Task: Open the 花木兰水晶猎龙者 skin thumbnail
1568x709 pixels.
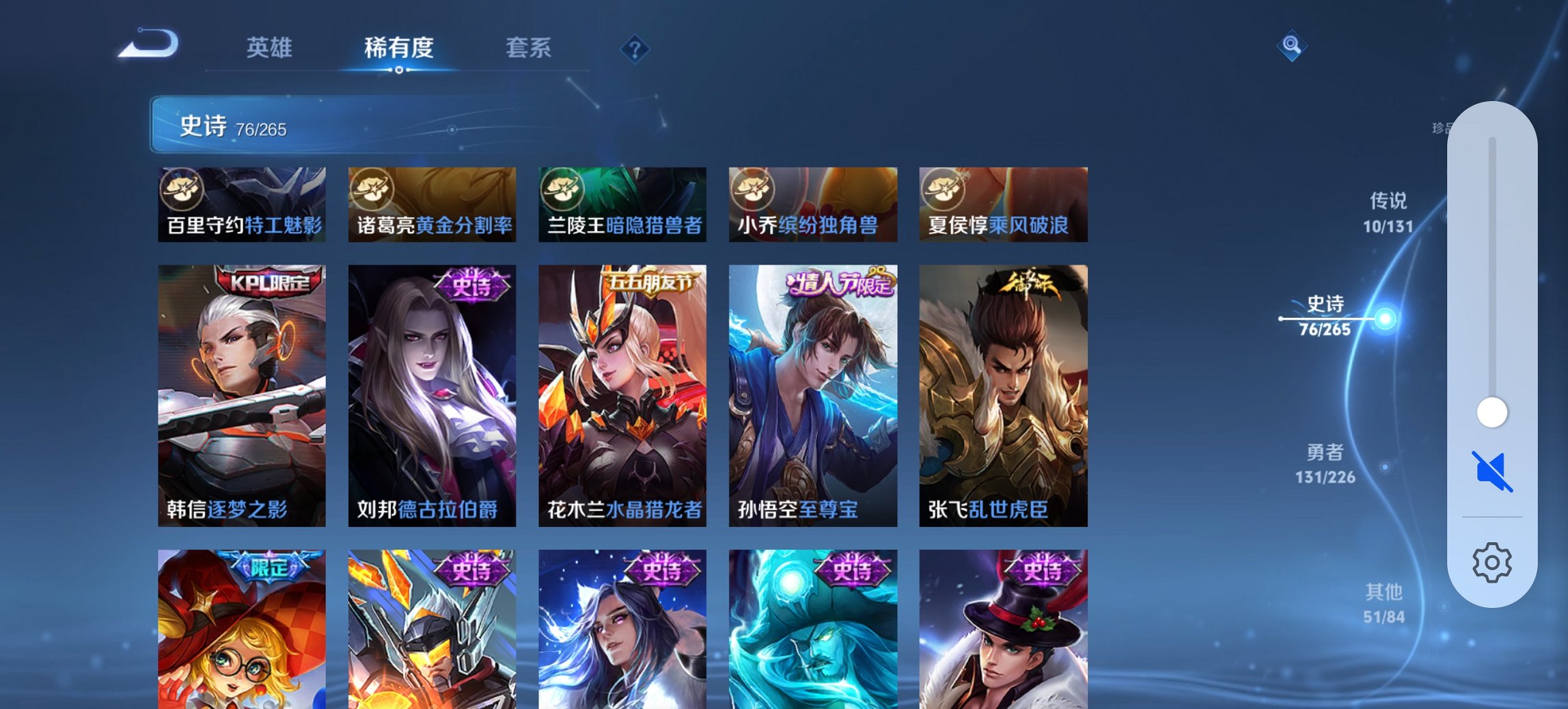Action: click(x=622, y=397)
